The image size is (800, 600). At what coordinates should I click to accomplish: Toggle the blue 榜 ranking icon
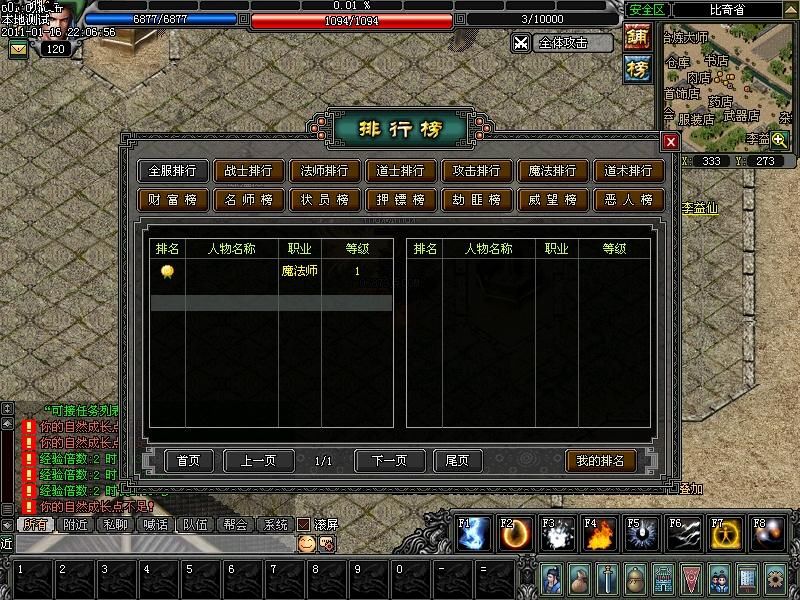[x=637, y=68]
